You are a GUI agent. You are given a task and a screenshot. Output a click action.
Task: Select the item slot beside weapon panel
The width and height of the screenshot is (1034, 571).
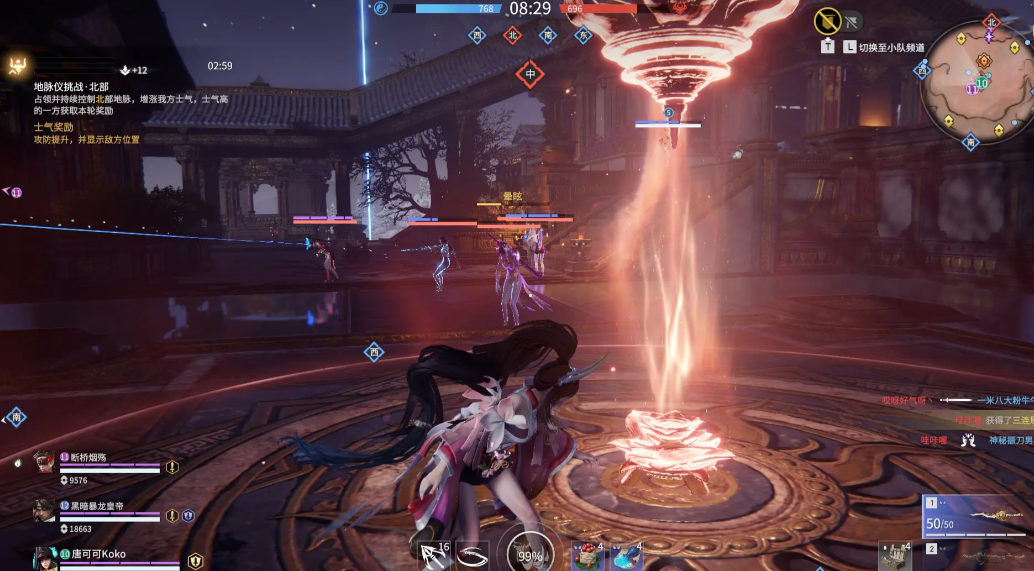coord(895,555)
